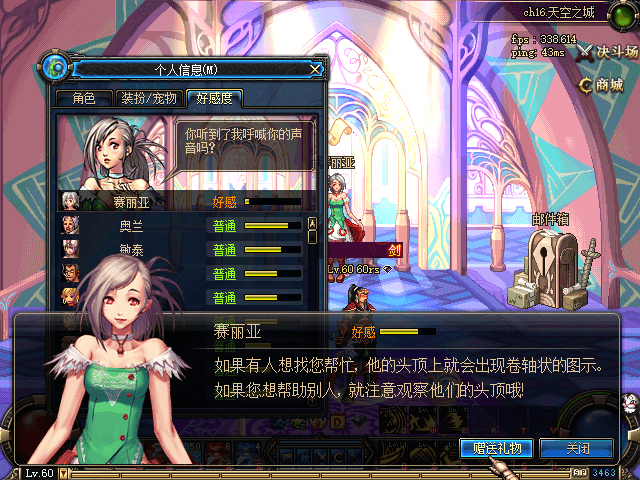Open the 决斗场 arena
Image resolution: width=640 pixels, height=480 pixels.
point(608,51)
